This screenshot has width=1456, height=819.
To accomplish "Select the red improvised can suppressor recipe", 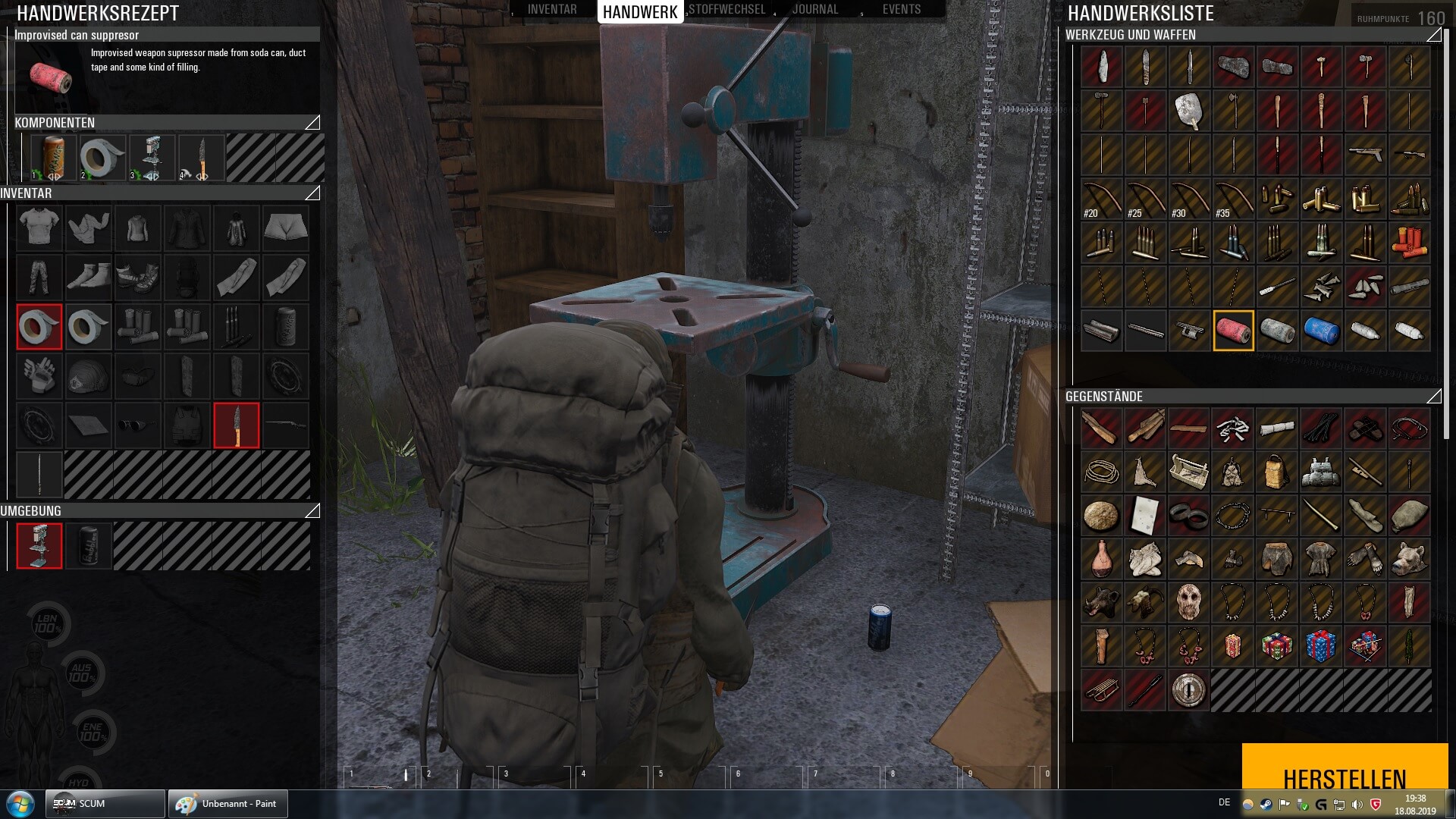I will [1233, 331].
